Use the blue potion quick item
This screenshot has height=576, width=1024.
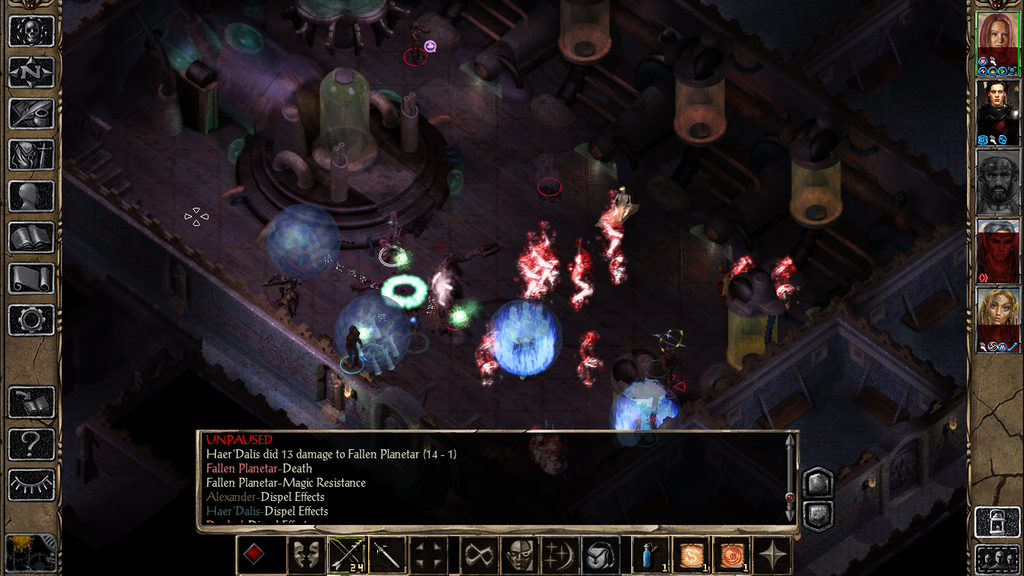click(x=648, y=555)
